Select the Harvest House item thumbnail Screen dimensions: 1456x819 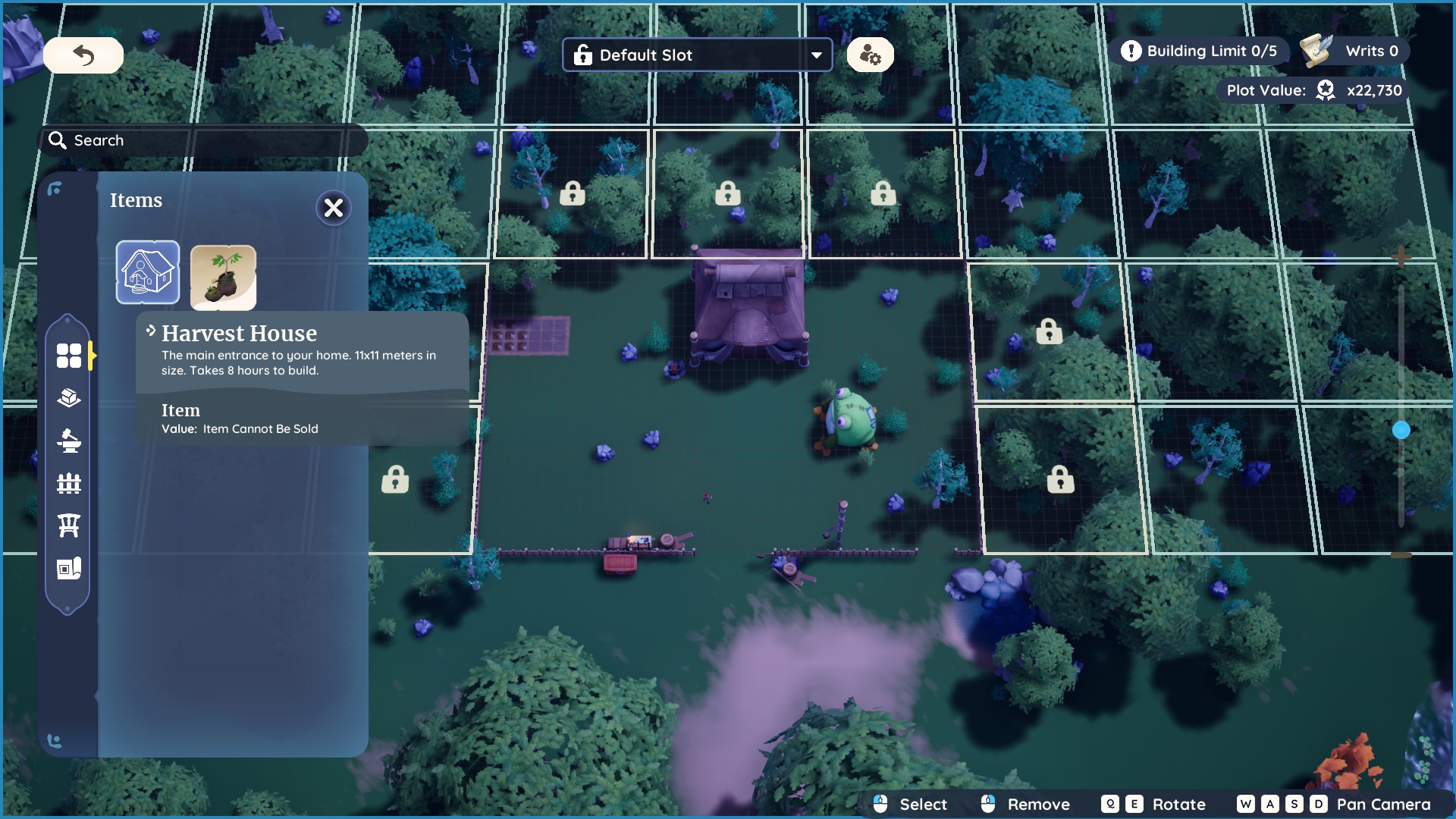[148, 271]
